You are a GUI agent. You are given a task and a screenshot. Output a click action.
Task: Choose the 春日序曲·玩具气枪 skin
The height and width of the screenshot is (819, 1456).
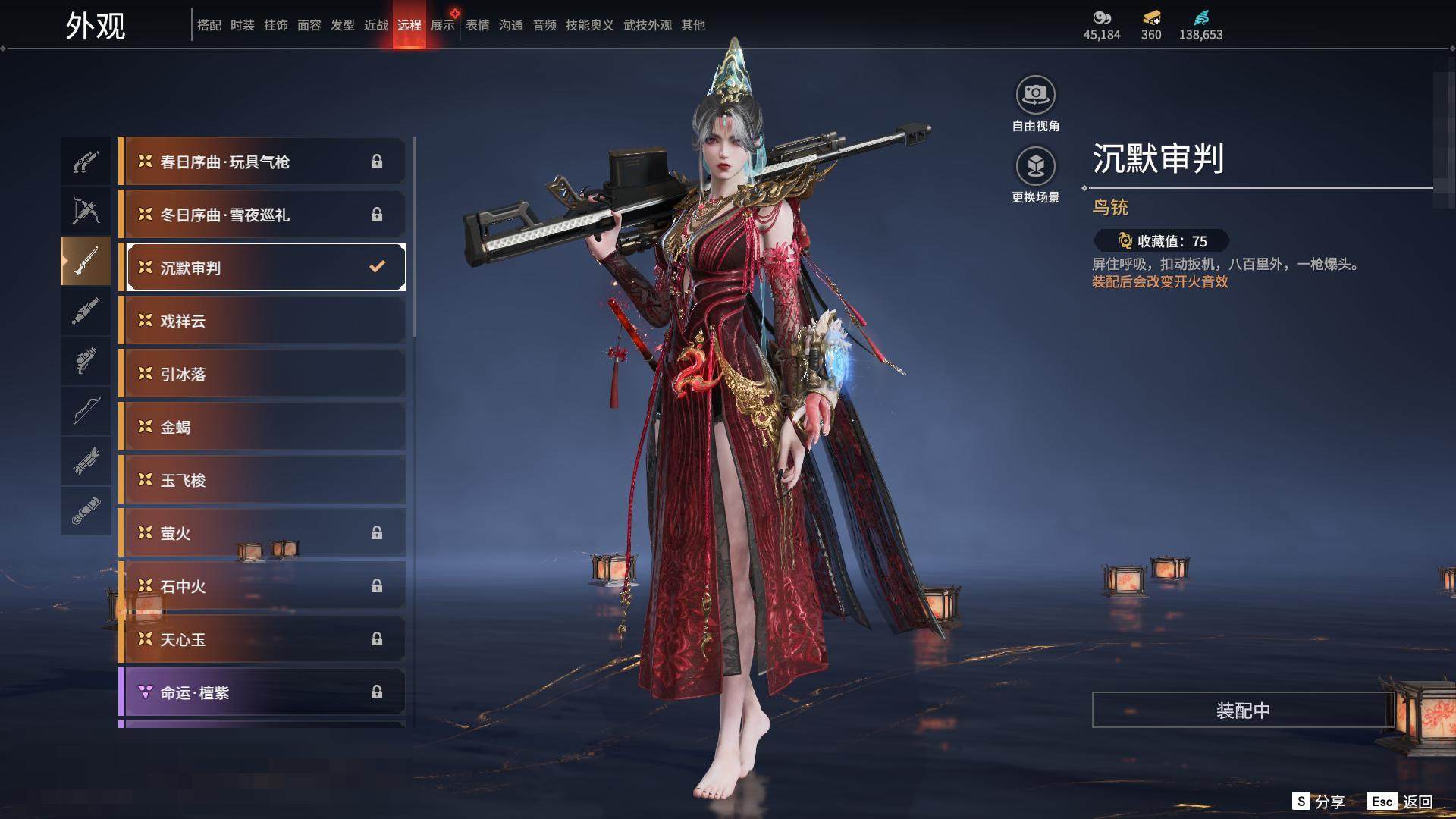click(262, 162)
